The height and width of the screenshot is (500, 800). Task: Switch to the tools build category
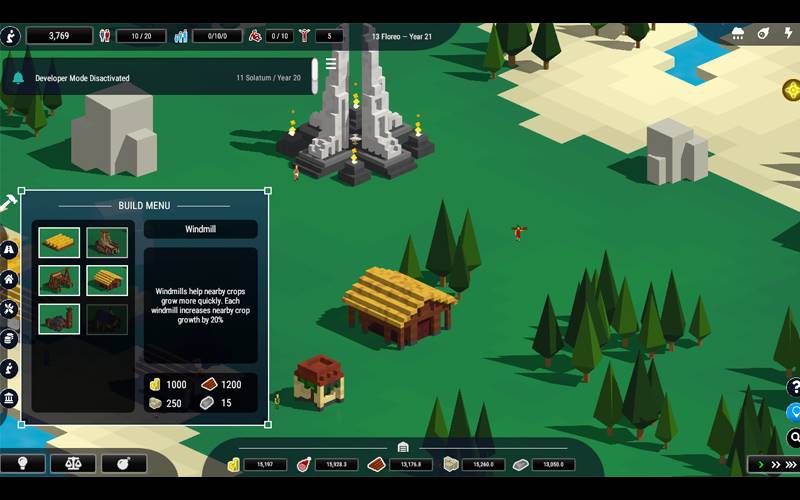9,309
